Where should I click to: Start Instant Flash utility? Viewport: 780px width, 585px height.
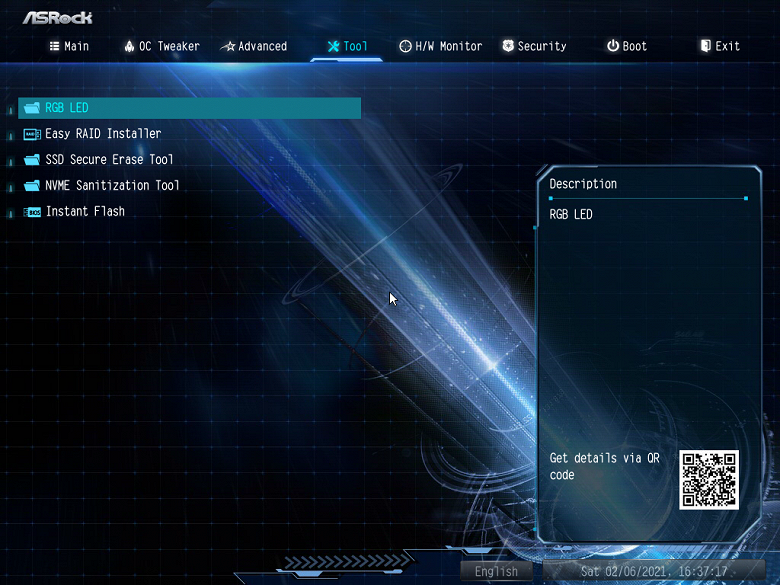tap(84, 212)
